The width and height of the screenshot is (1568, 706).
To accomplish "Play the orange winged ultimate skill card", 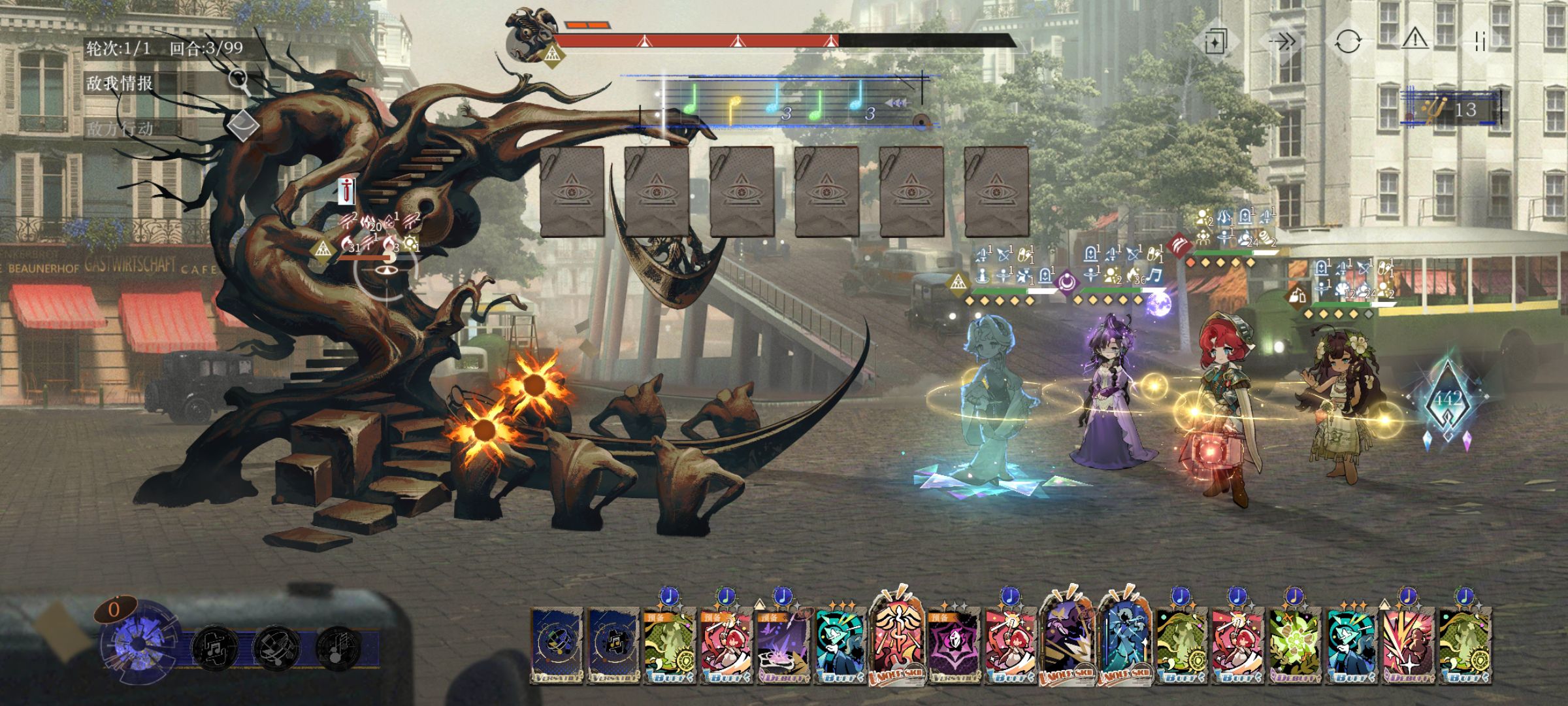I will 896,641.
